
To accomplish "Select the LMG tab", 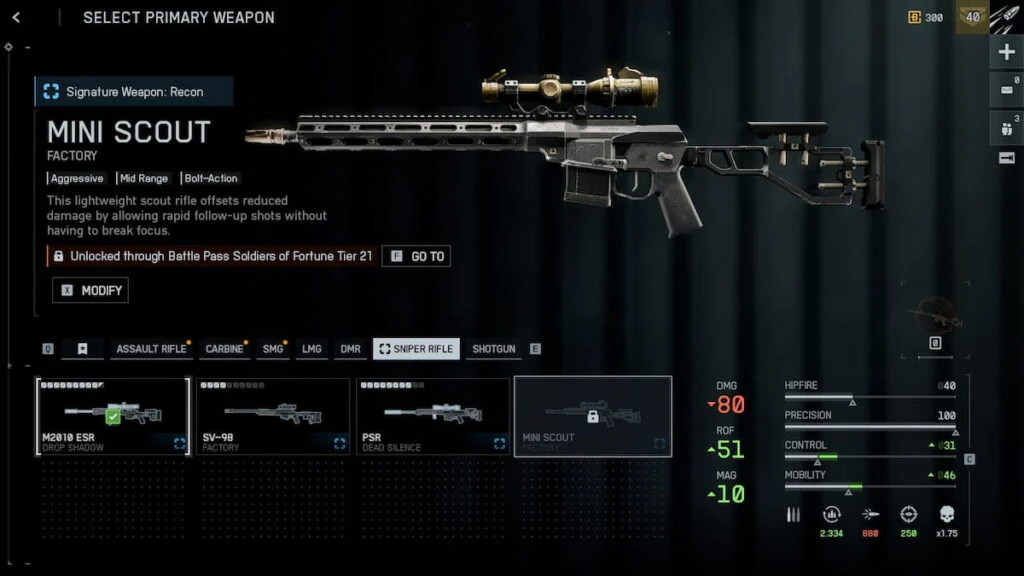I will (x=312, y=349).
